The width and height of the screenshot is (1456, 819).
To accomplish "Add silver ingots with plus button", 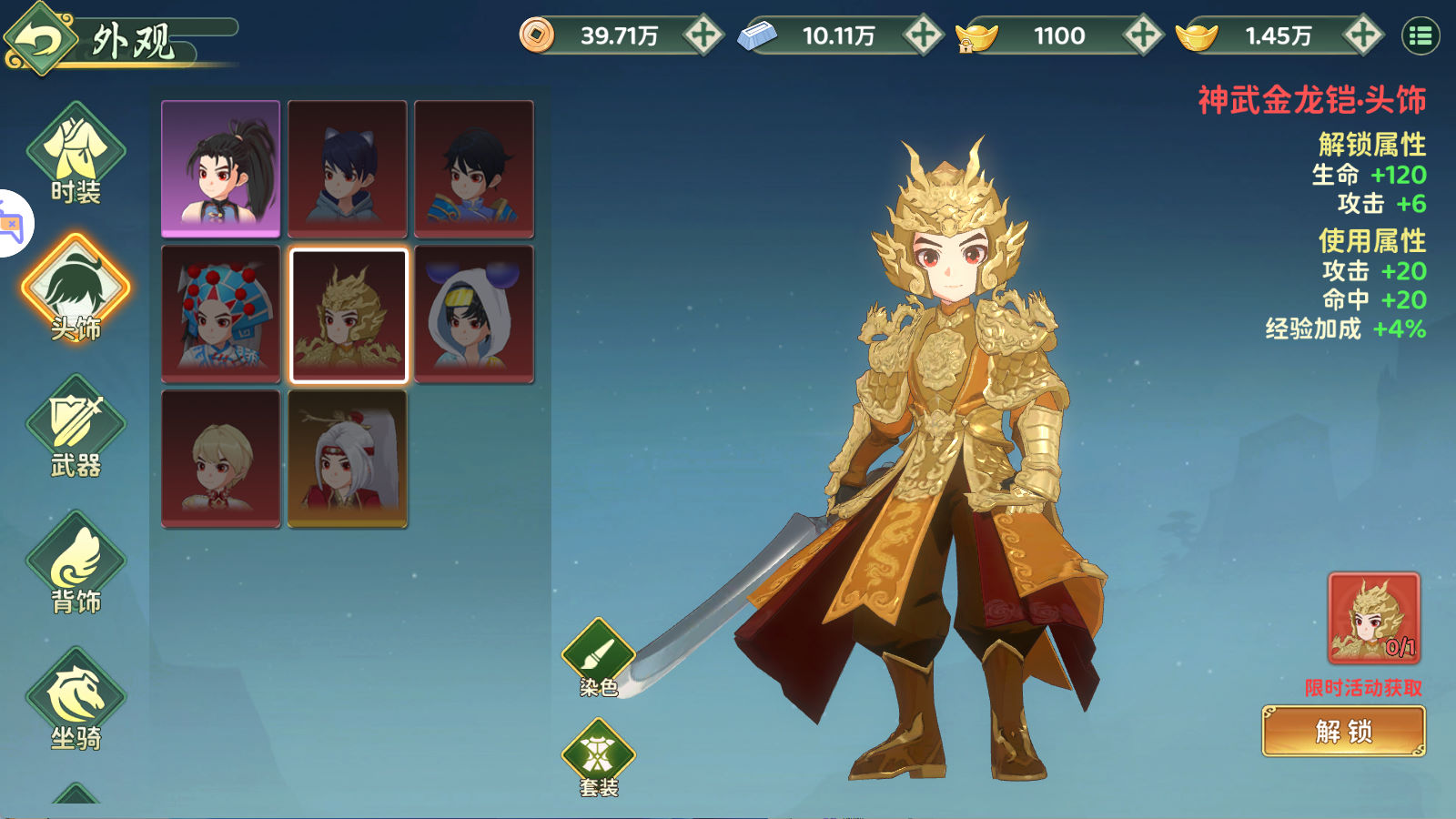I will point(923,35).
